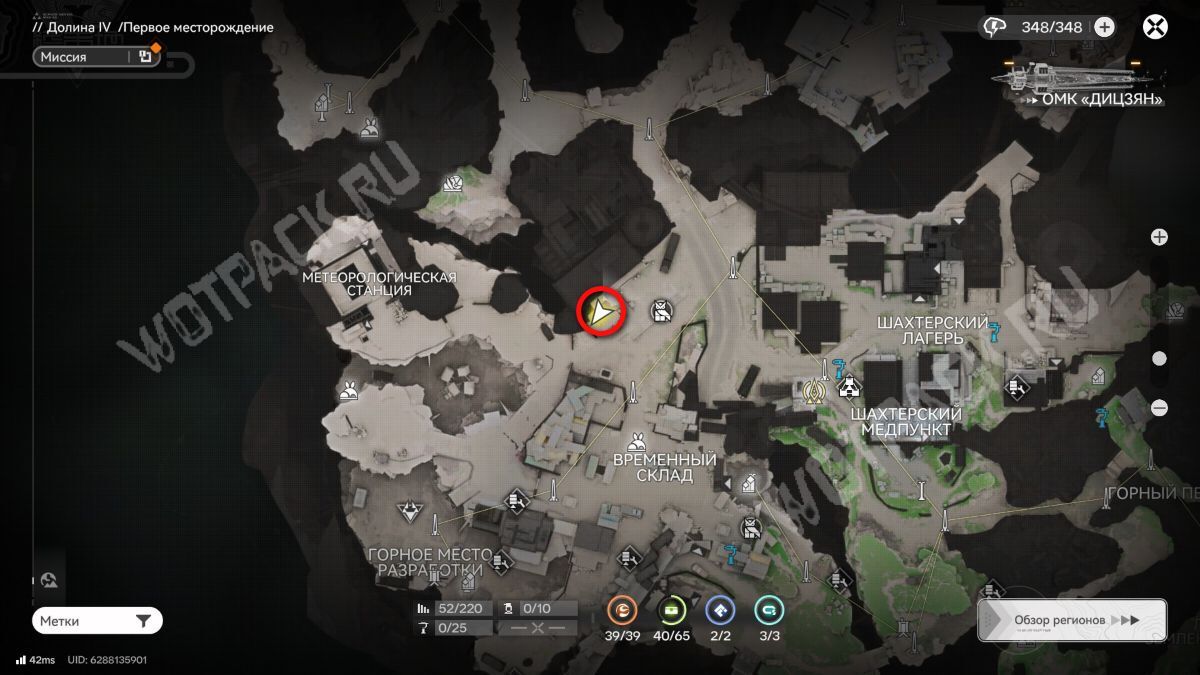The width and height of the screenshot is (1200, 675).
Task: Select the blue 2/2 collectible counter icon
Action: [x=720, y=609]
